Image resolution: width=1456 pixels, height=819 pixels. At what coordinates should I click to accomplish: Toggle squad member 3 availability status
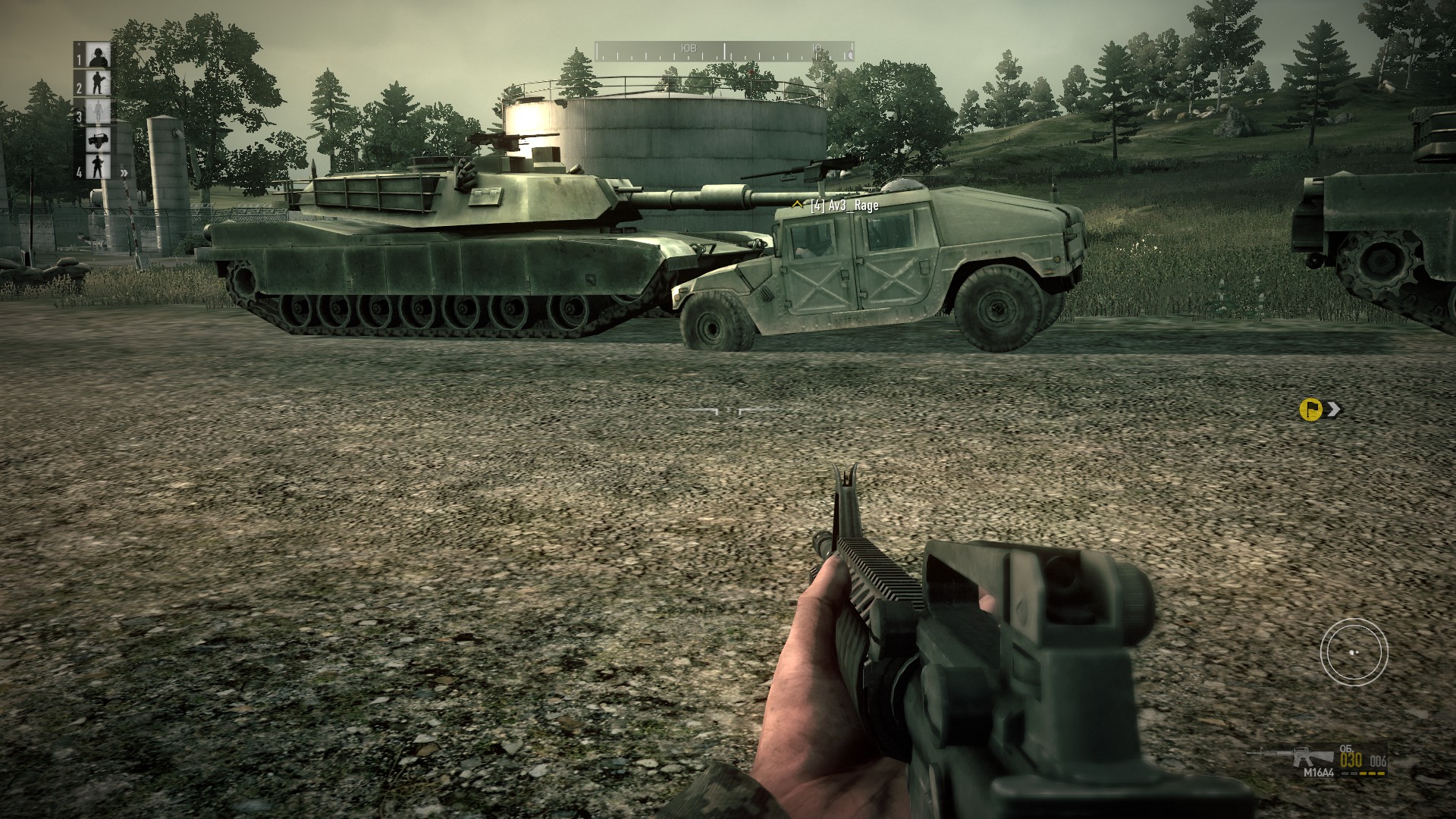pos(99,111)
